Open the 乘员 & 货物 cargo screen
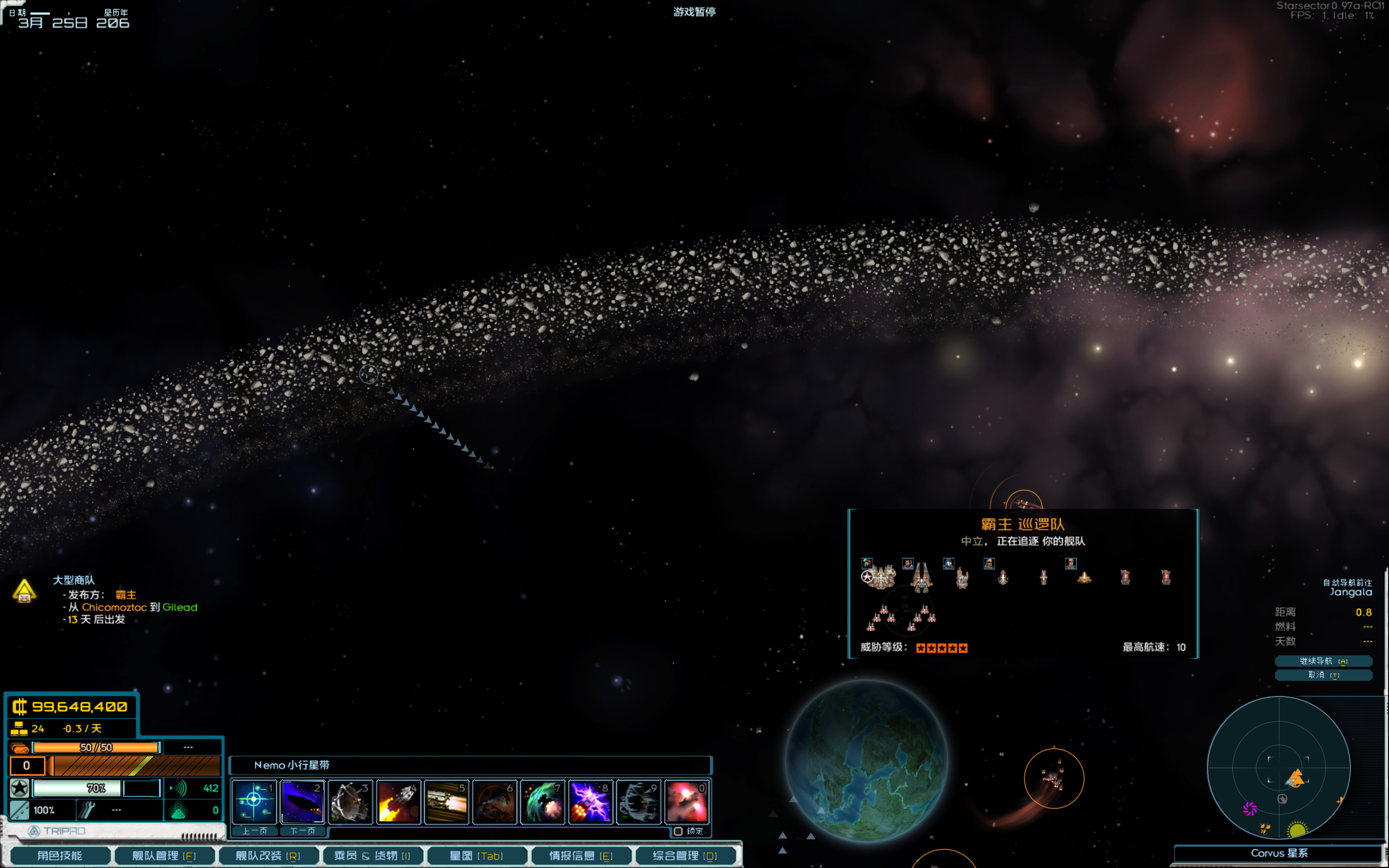The width and height of the screenshot is (1389, 868). (x=373, y=856)
